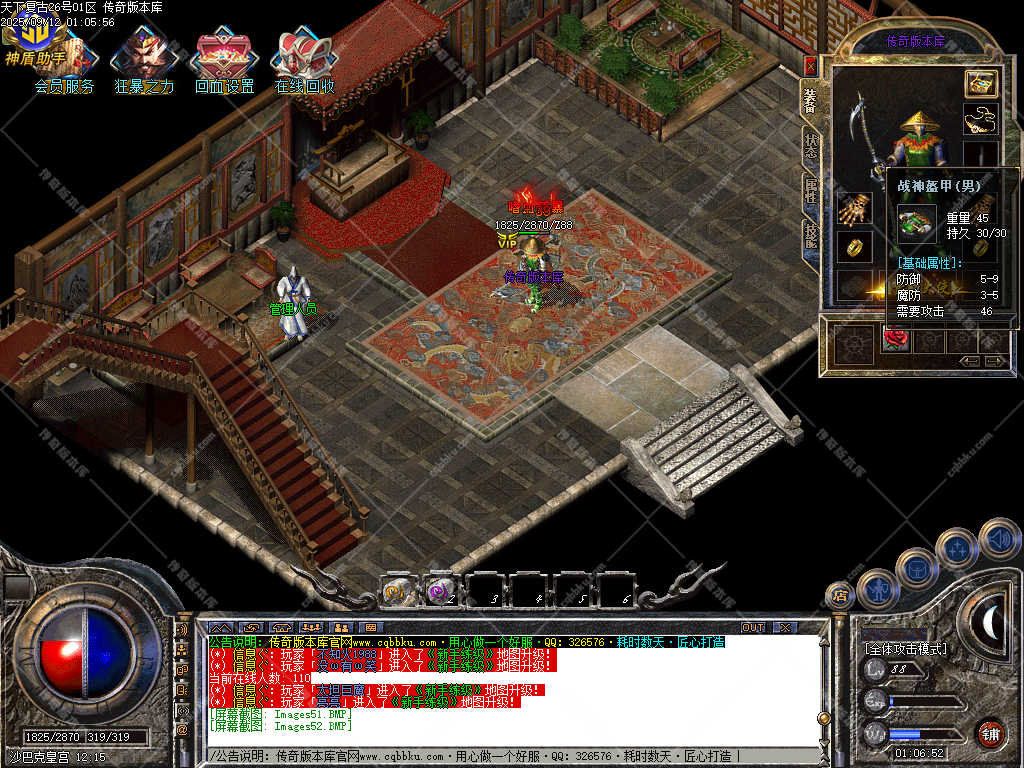This screenshot has width=1024, height=768.
Task: Open the 铺 stall button
Action: coord(990,733)
